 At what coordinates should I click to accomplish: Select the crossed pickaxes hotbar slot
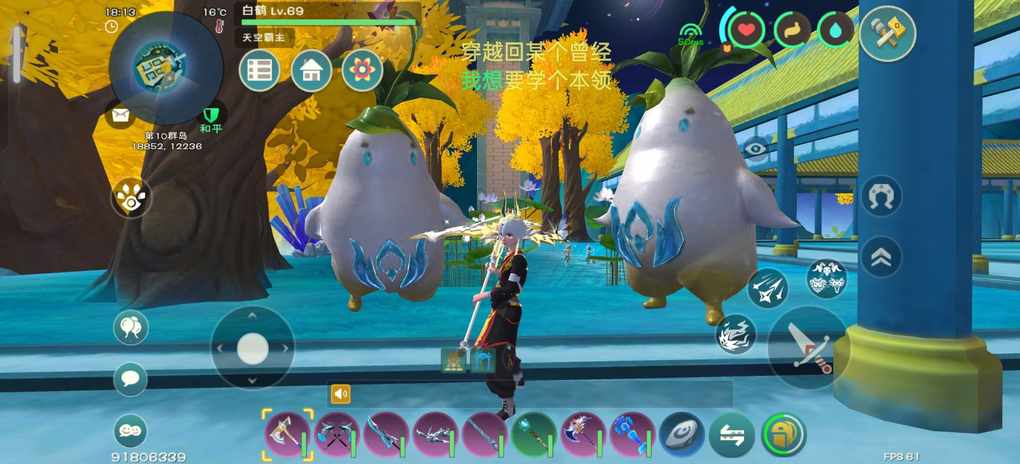tap(337, 435)
